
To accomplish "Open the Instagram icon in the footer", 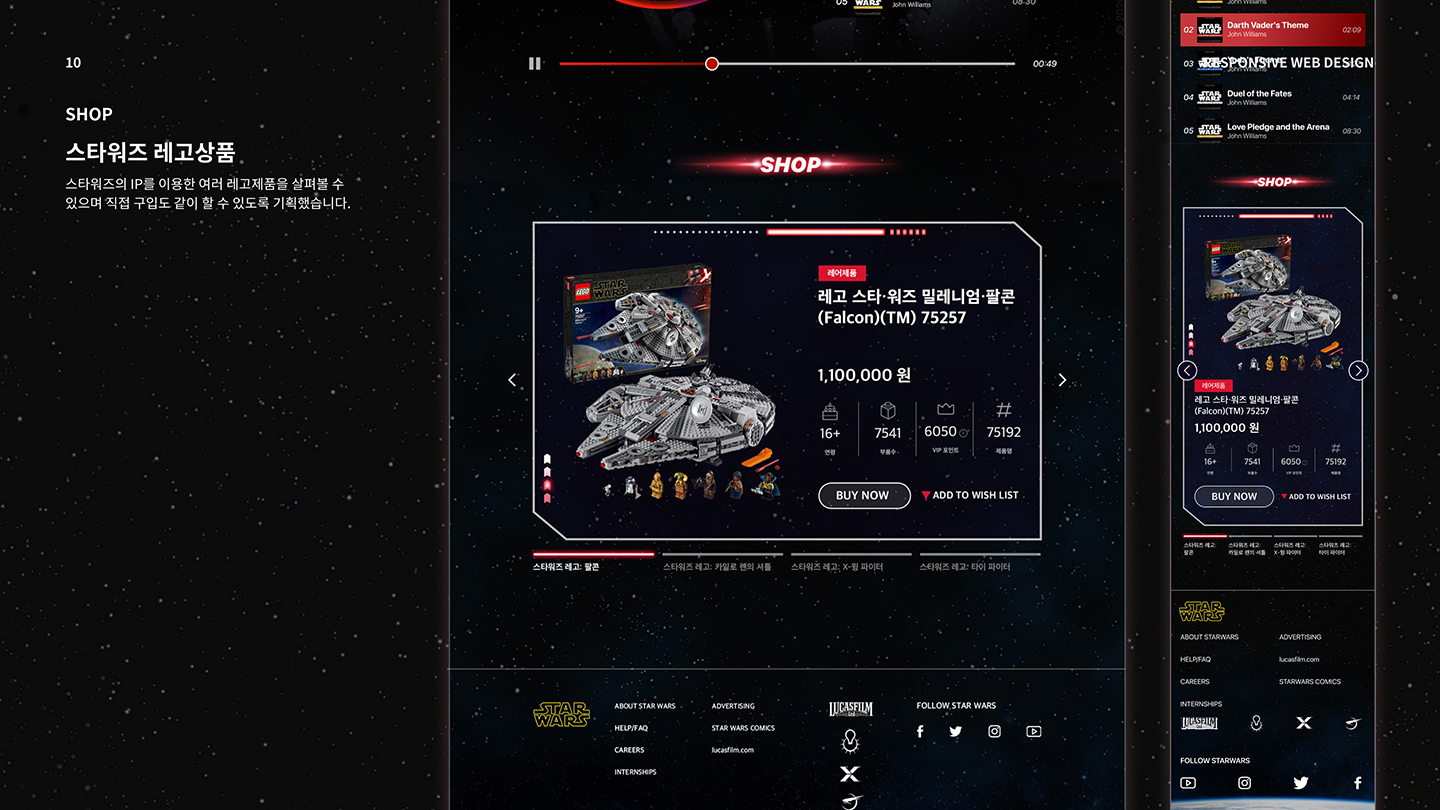I will 994,731.
